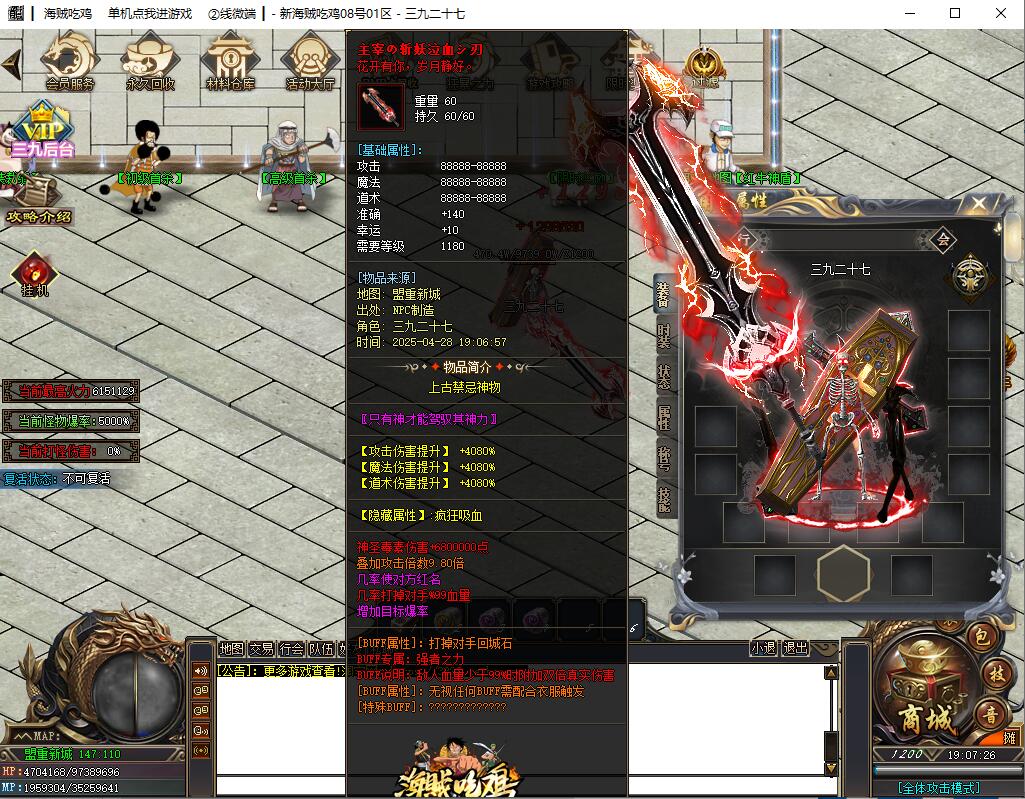This screenshot has height=799, width=1025.
Task: Open the 会员服务 member service menu
Action: 70,62
